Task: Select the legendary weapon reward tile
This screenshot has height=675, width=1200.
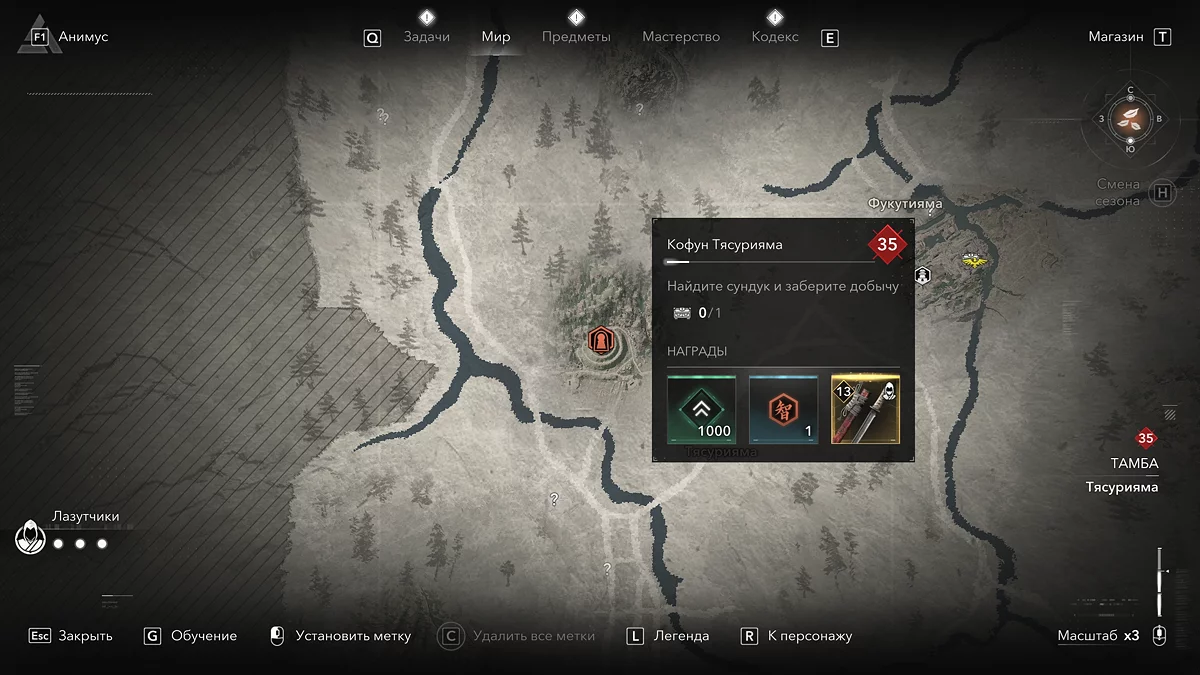Action: 865,409
